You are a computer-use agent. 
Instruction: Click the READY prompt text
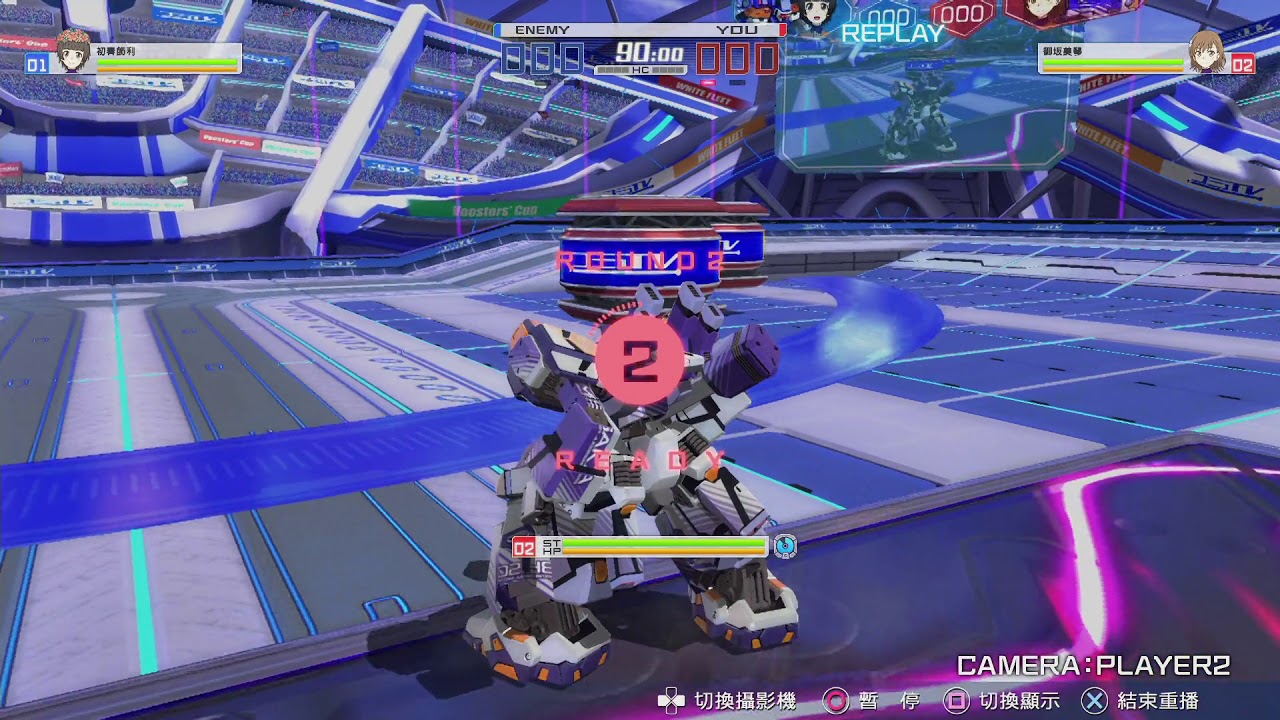tap(639, 459)
